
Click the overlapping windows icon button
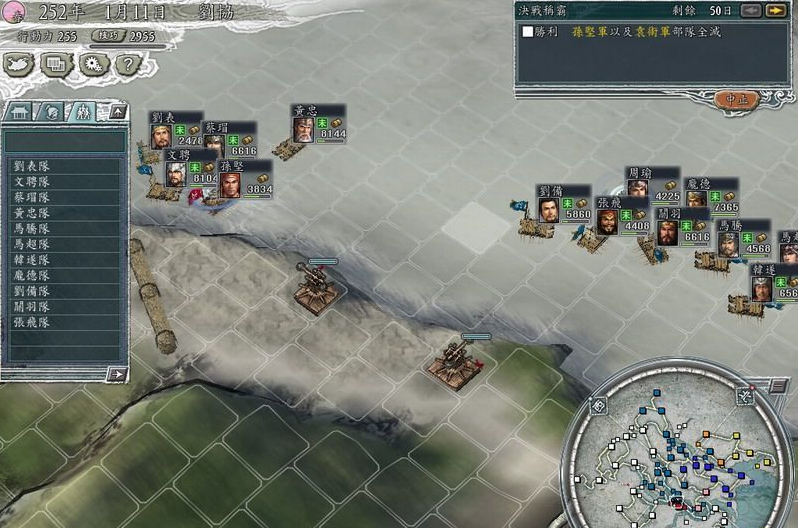coord(56,65)
